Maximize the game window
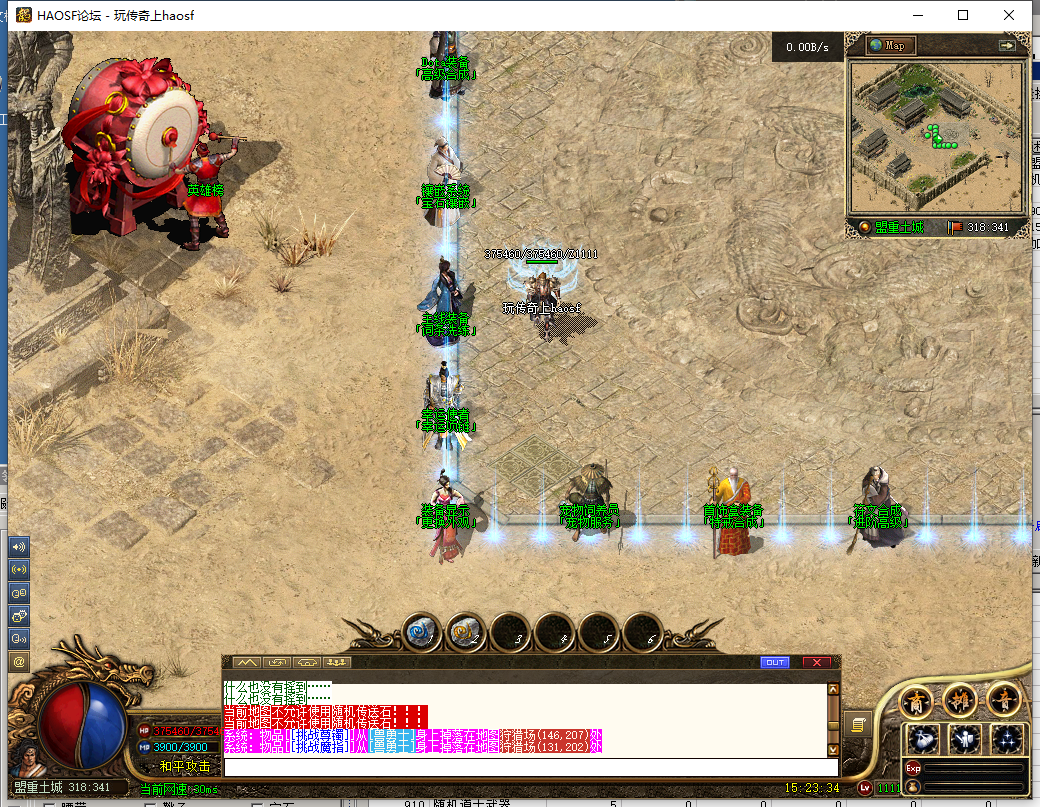Viewport: 1040px width, 807px height. pyautogui.click(x=963, y=15)
